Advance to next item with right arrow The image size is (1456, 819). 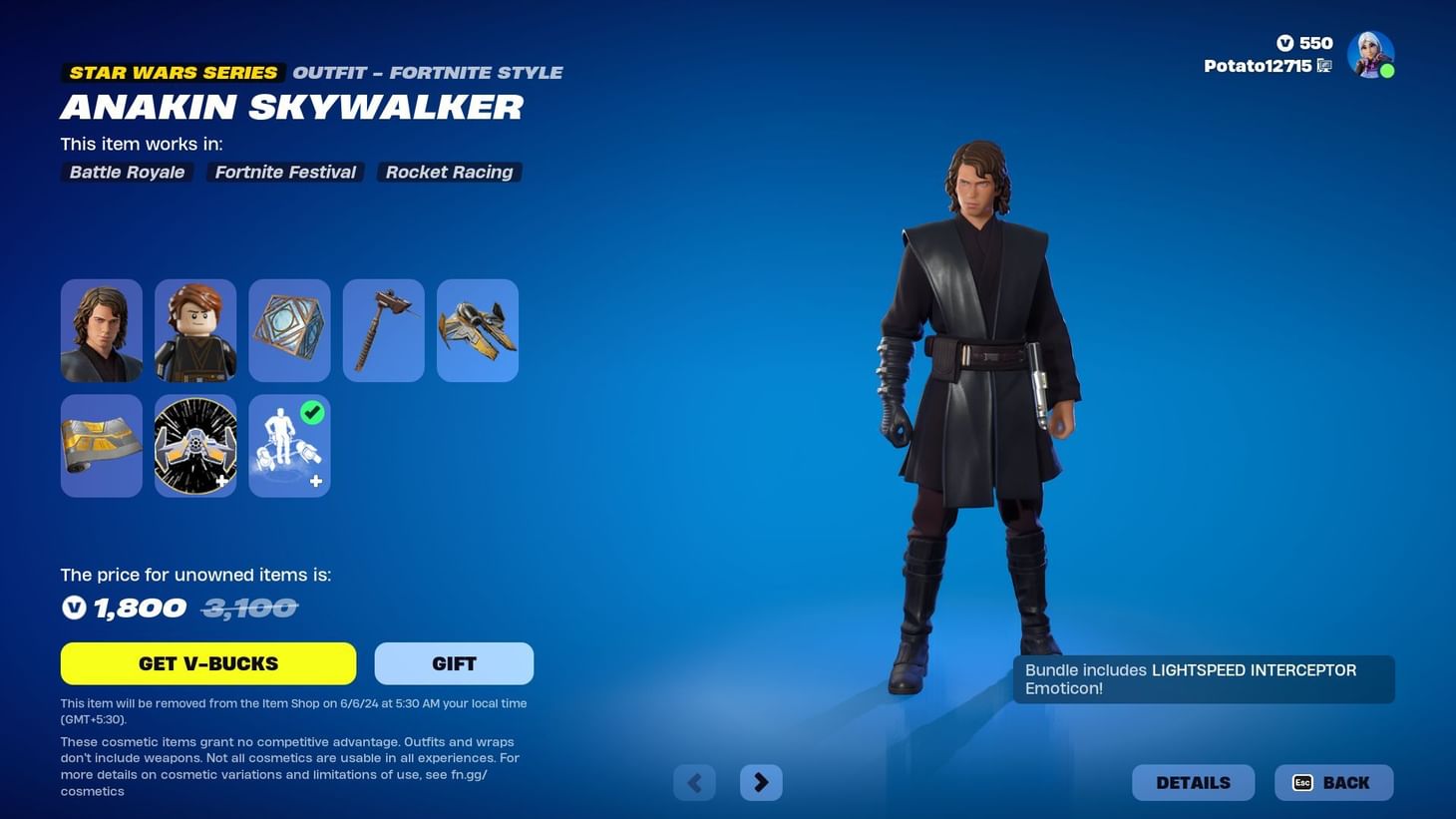(761, 782)
